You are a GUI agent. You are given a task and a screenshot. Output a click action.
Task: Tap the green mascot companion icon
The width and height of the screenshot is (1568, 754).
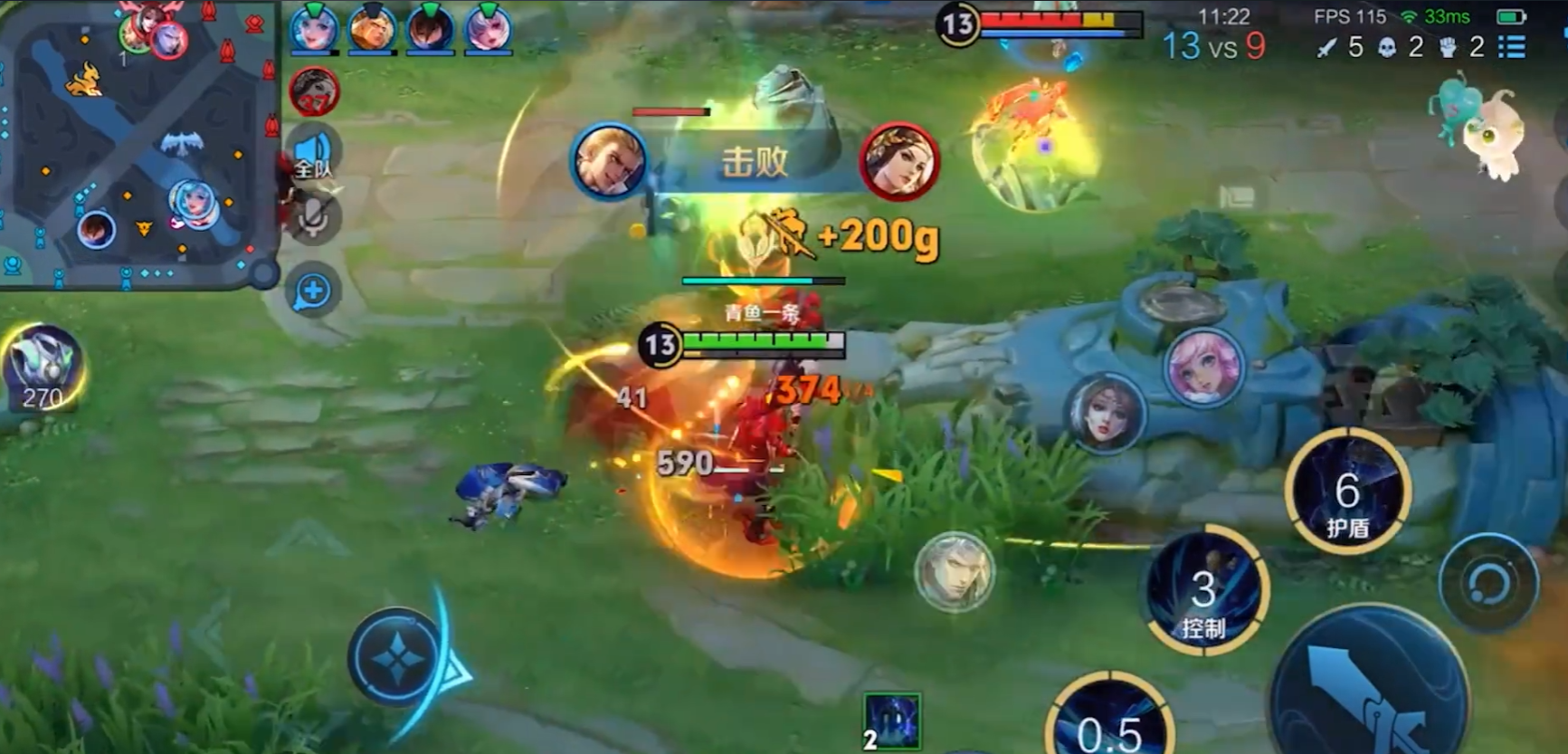pos(1477,129)
